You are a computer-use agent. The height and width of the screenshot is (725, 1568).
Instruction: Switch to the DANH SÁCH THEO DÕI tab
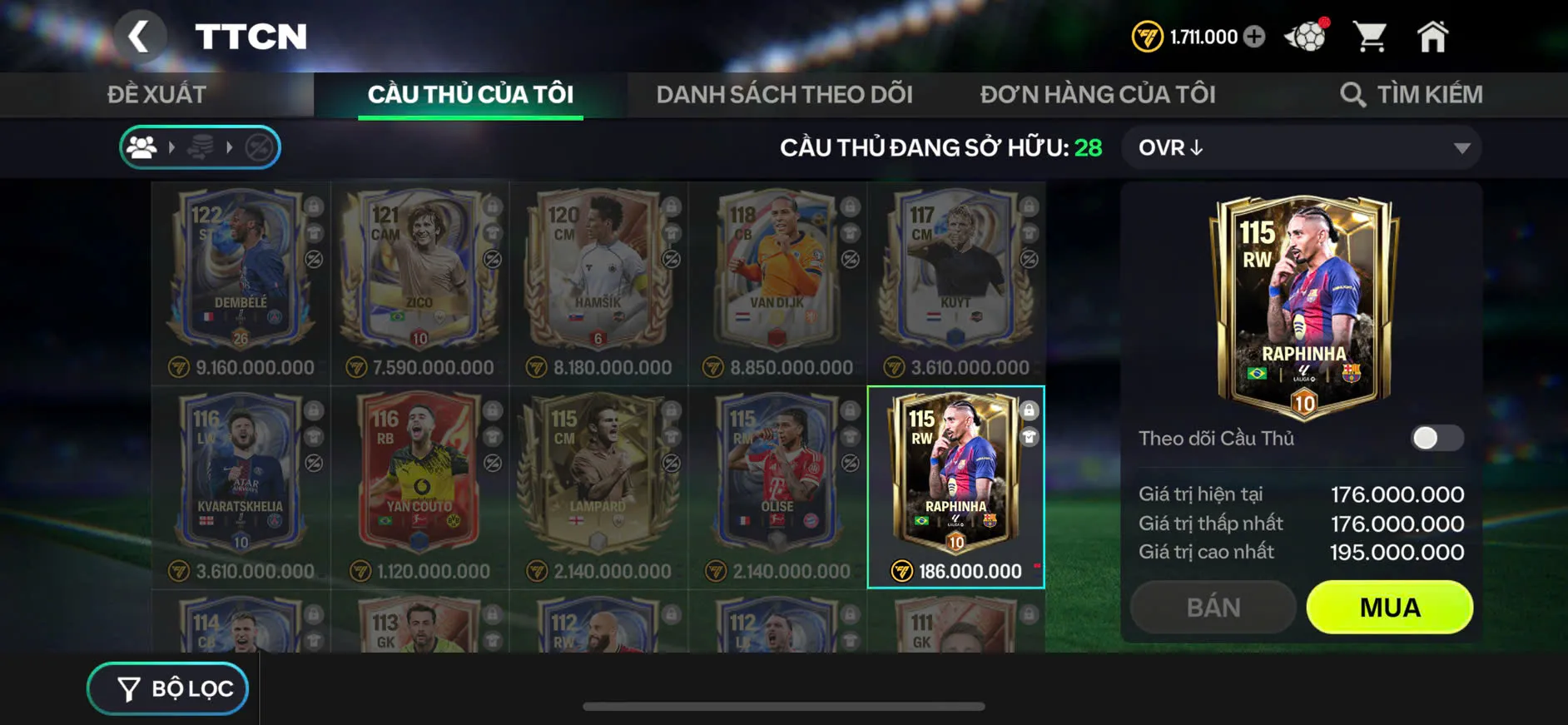786,93
